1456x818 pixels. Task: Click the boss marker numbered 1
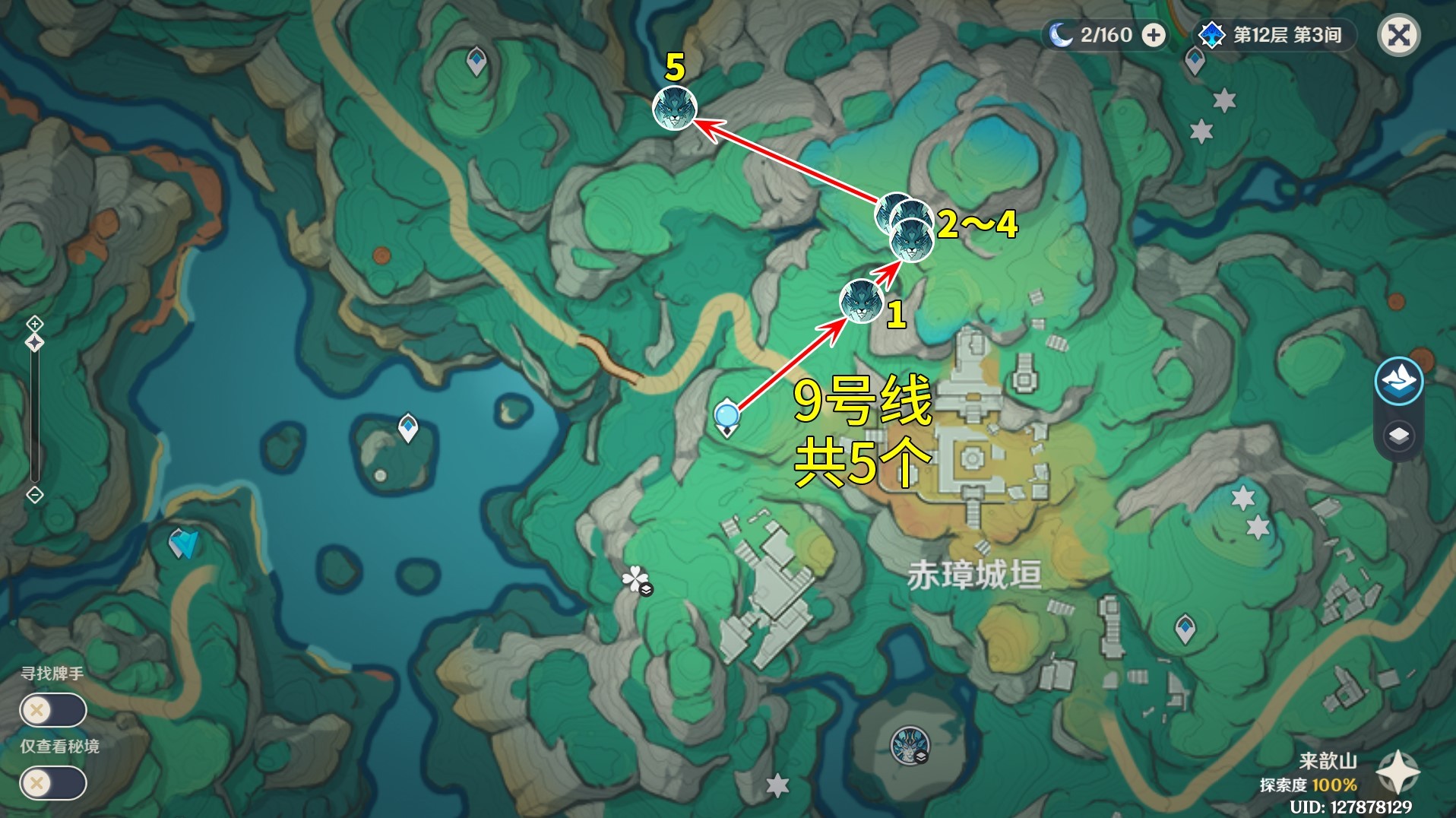(x=861, y=301)
